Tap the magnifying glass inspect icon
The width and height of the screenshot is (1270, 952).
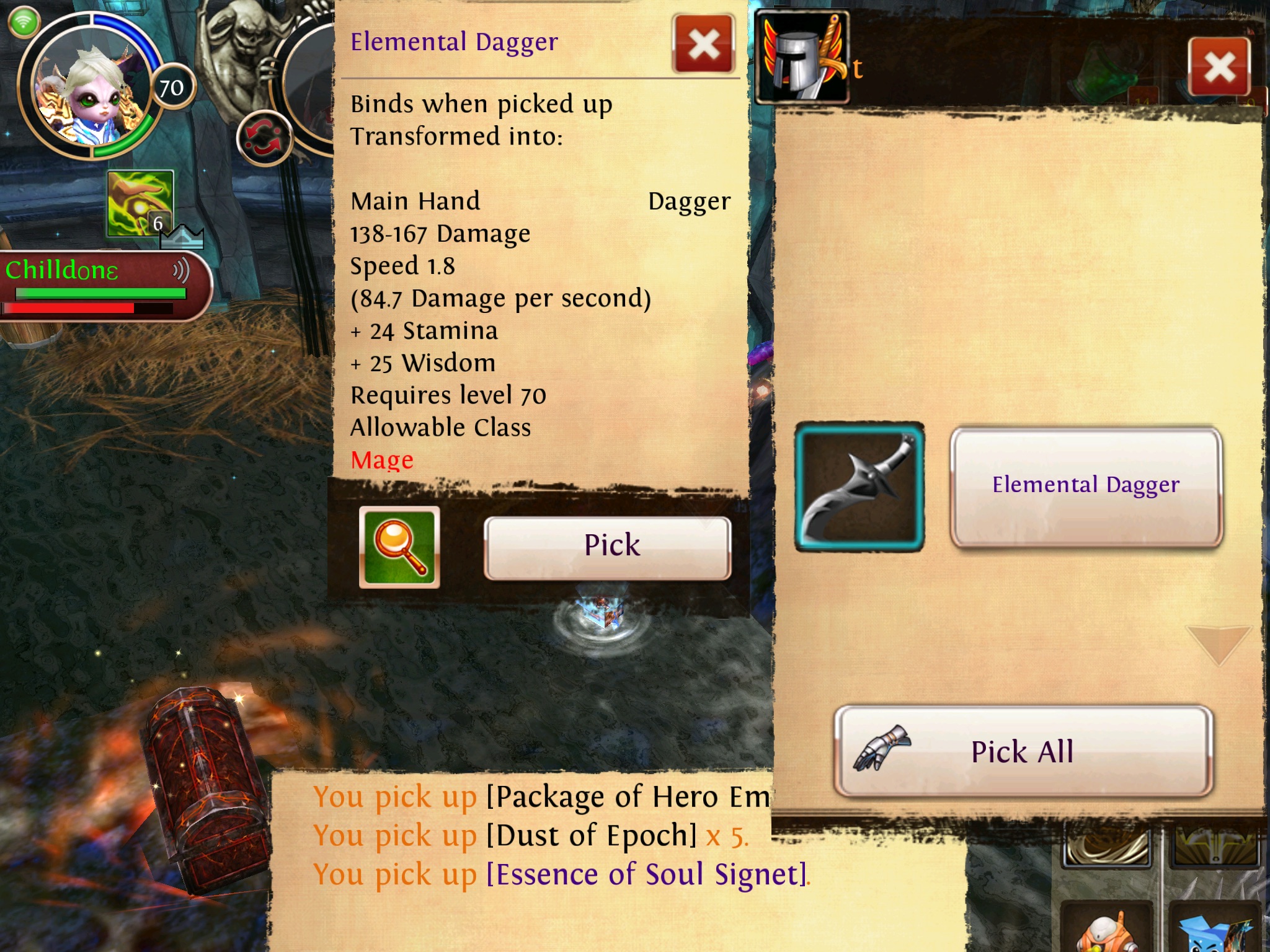click(x=399, y=547)
